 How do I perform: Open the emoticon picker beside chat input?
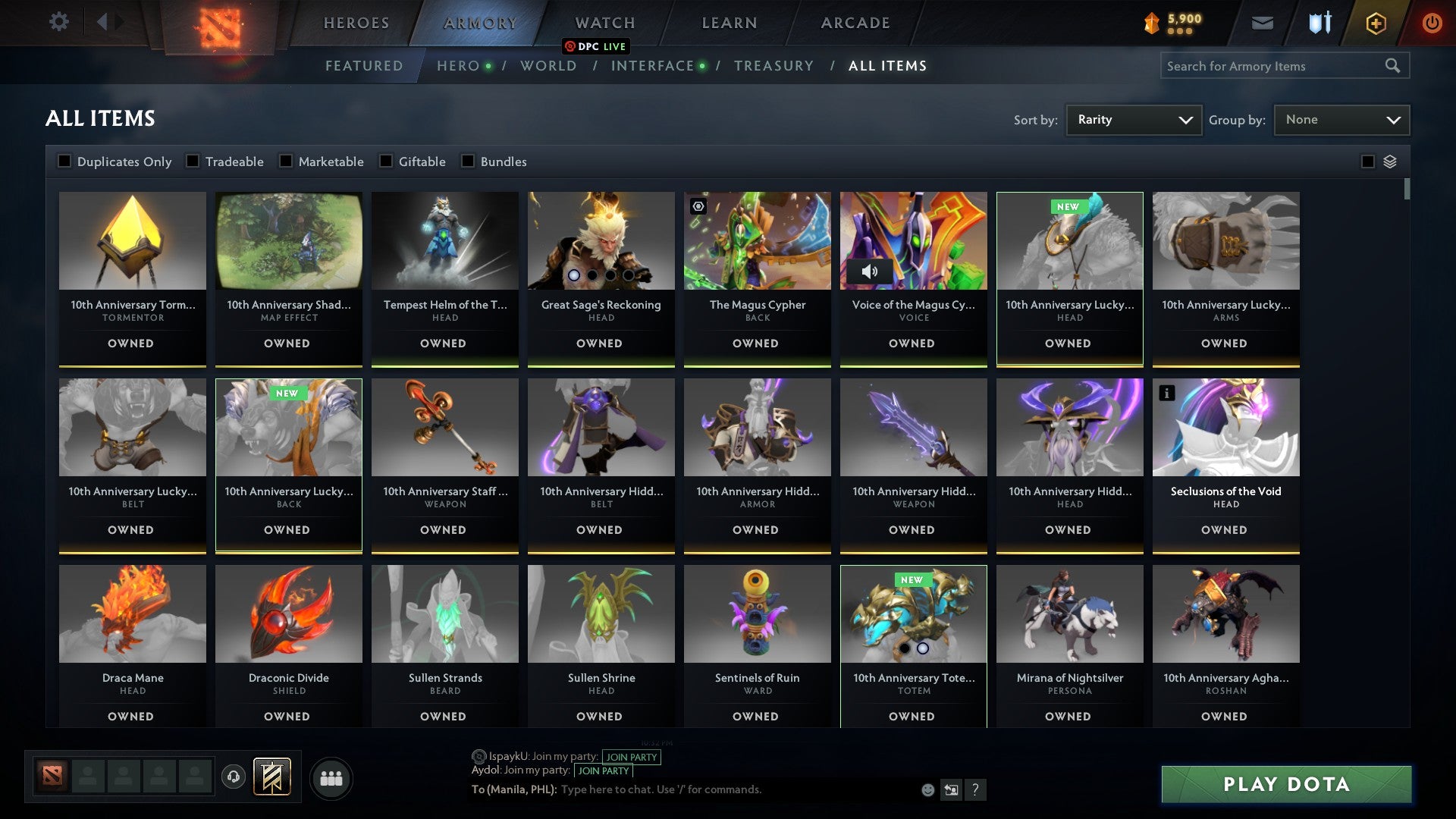(927, 789)
